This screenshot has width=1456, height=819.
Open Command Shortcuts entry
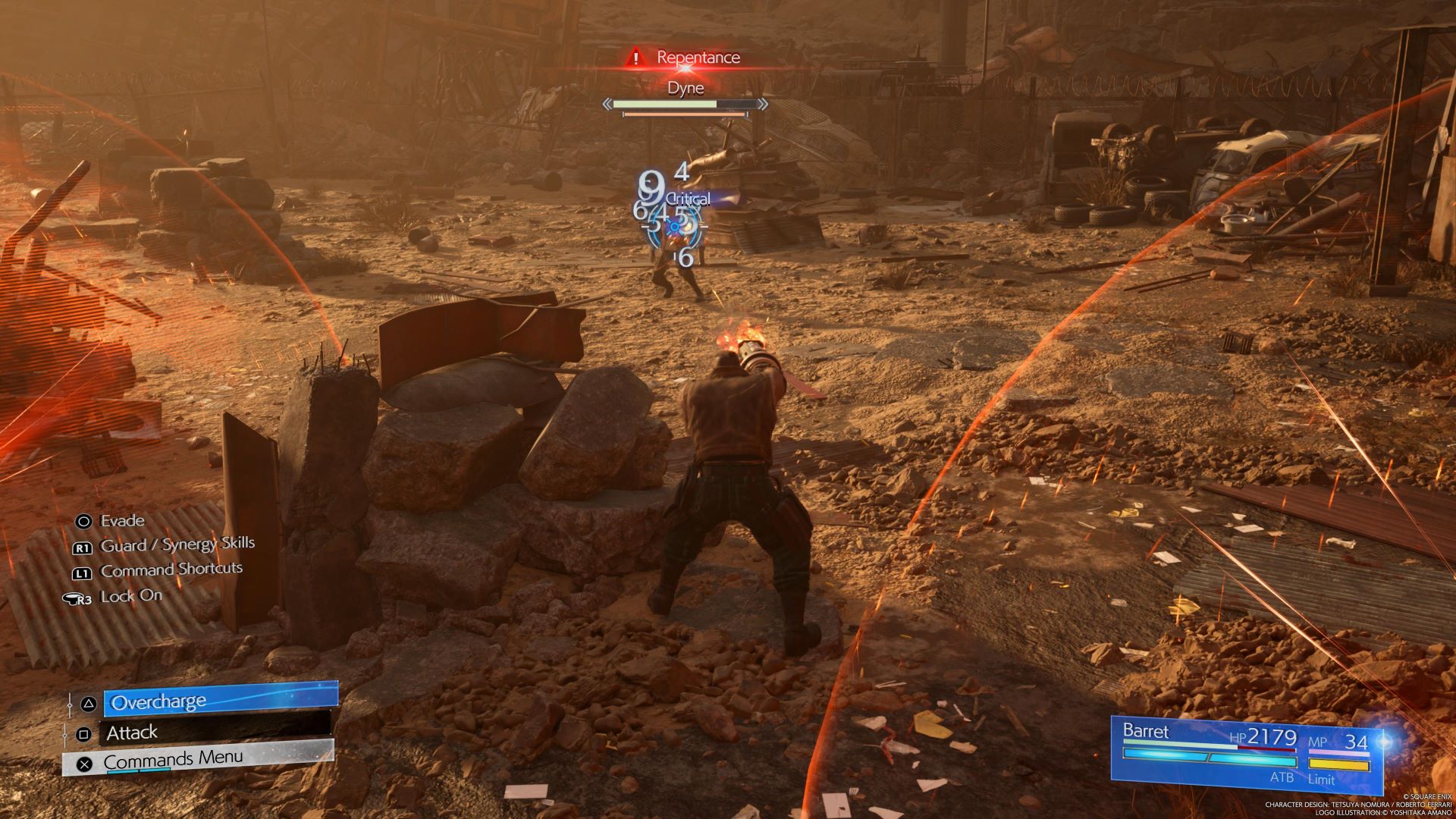(171, 570)
